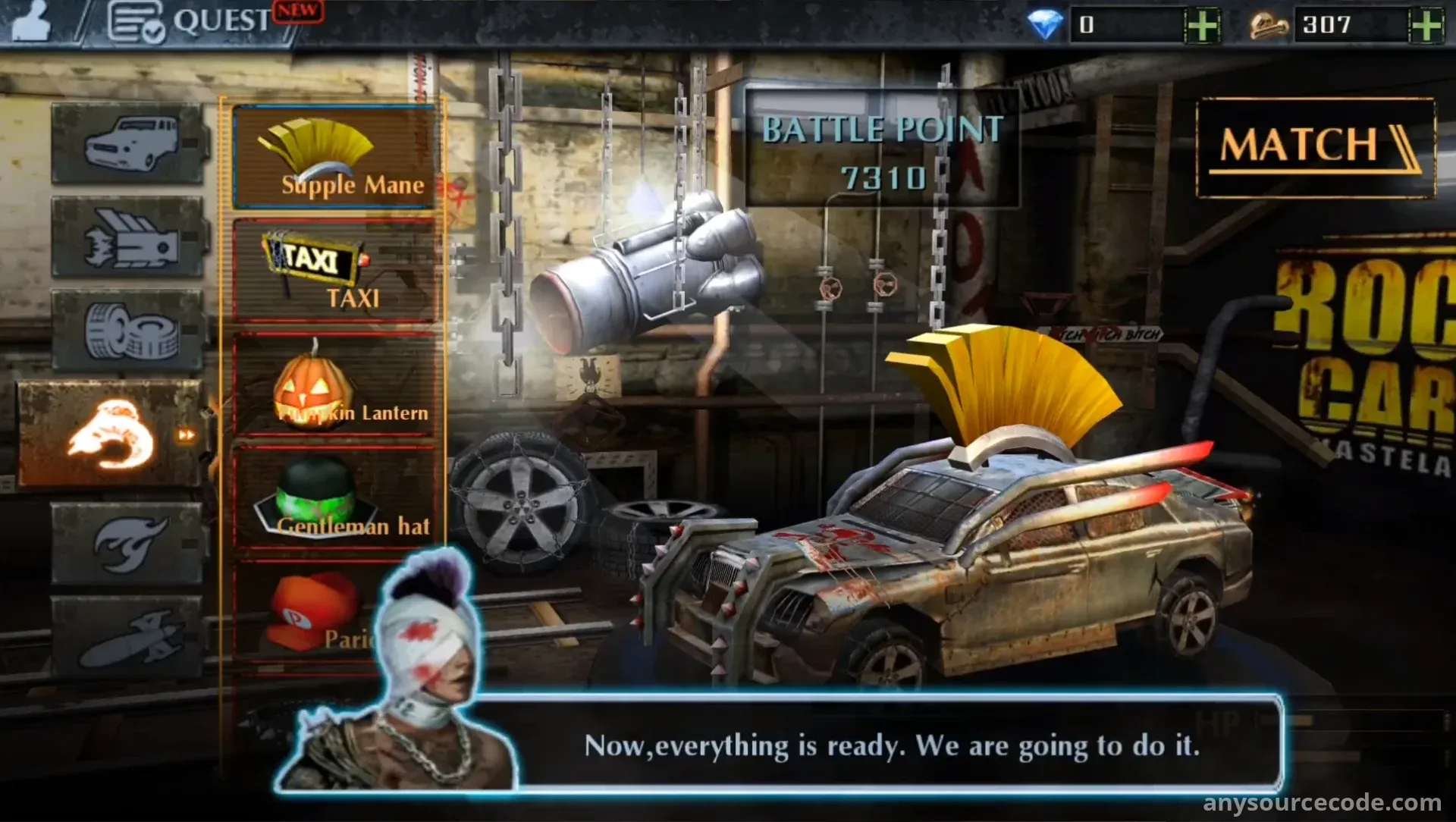Switch to the tires category
This screenshot has width=1456, height=822.
(128, 331)
